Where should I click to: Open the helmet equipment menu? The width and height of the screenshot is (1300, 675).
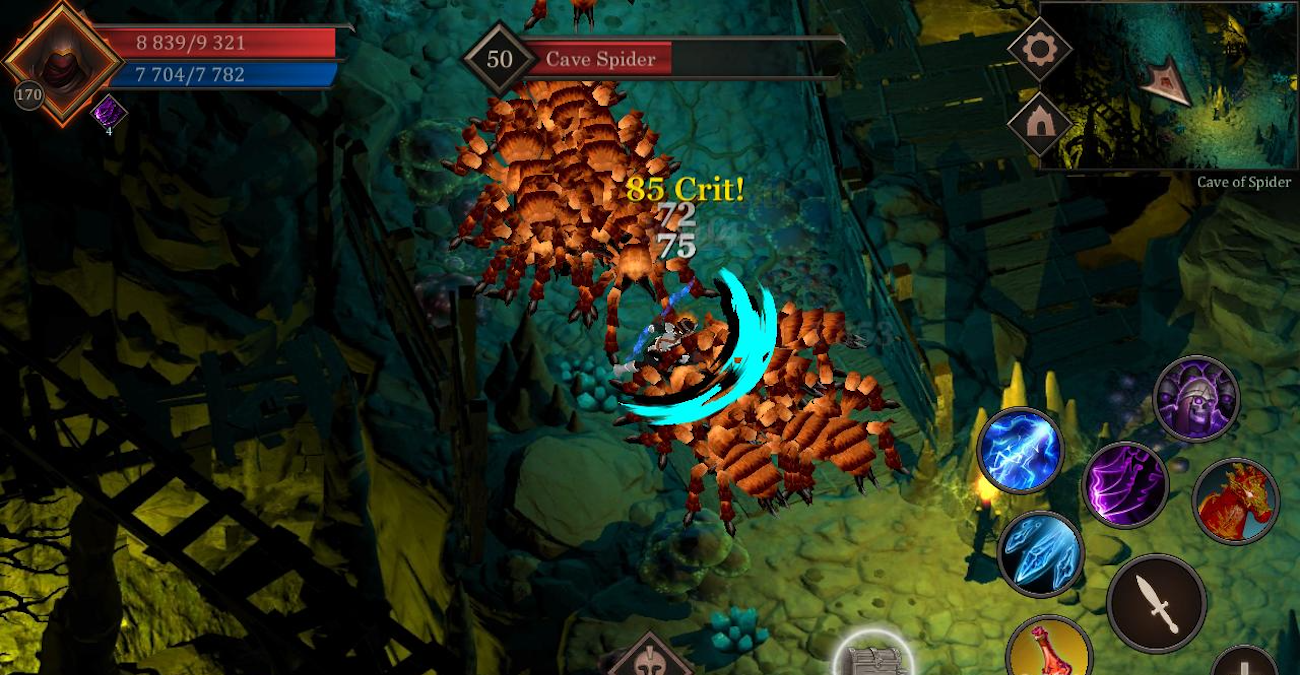650,658
